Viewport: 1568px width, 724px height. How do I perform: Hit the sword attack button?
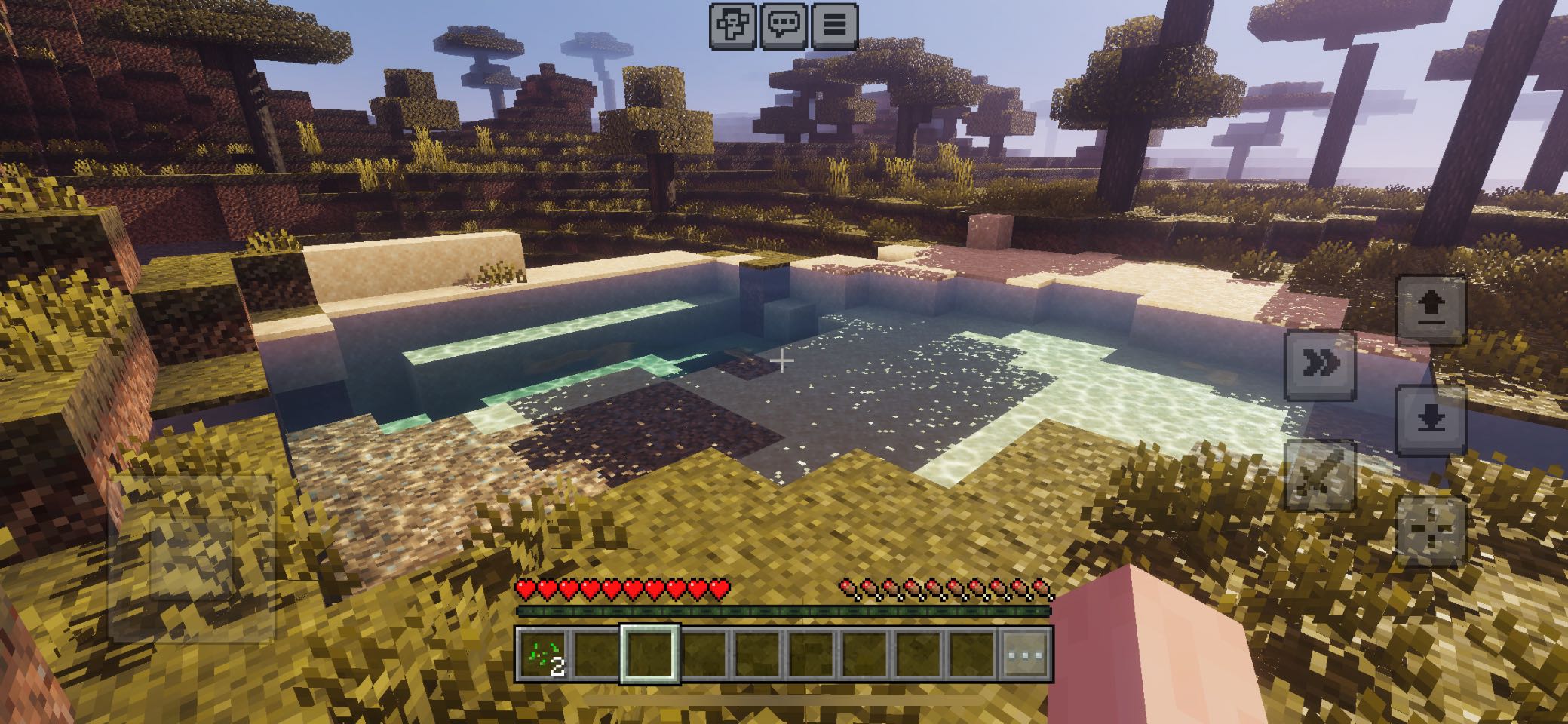click(x=1321, y=476)
